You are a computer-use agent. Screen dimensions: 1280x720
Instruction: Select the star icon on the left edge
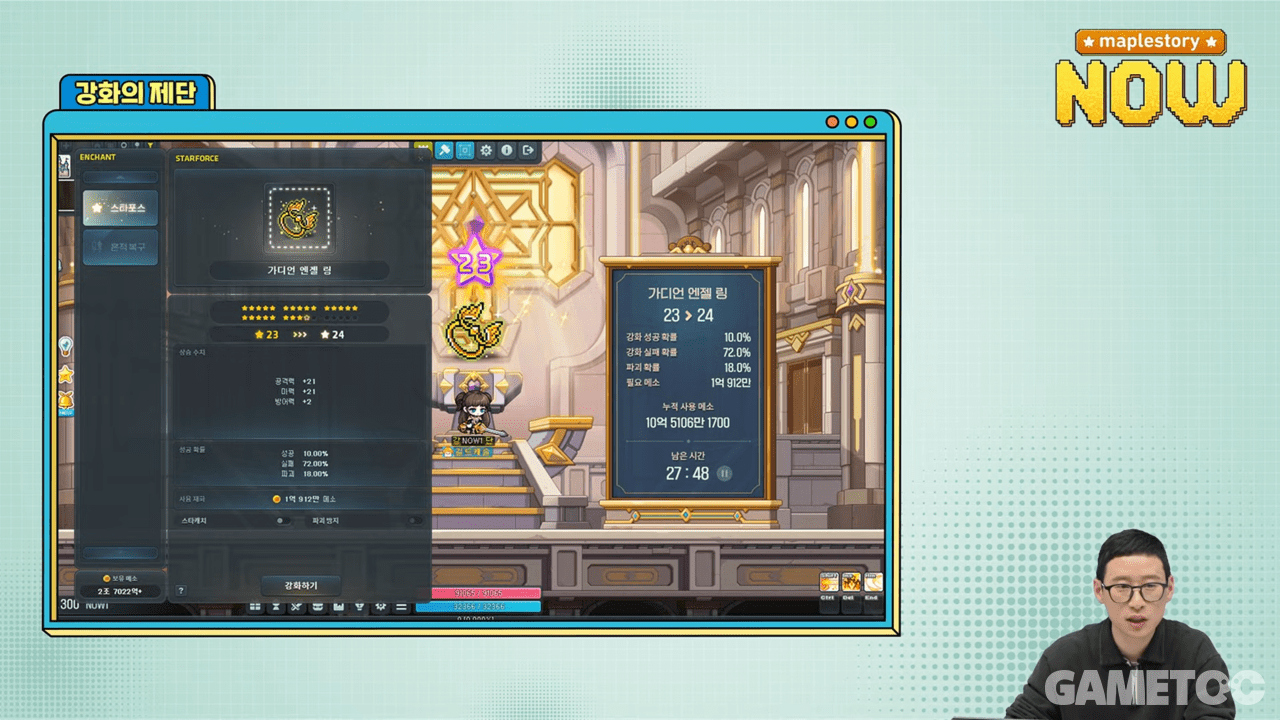(66, 377)
